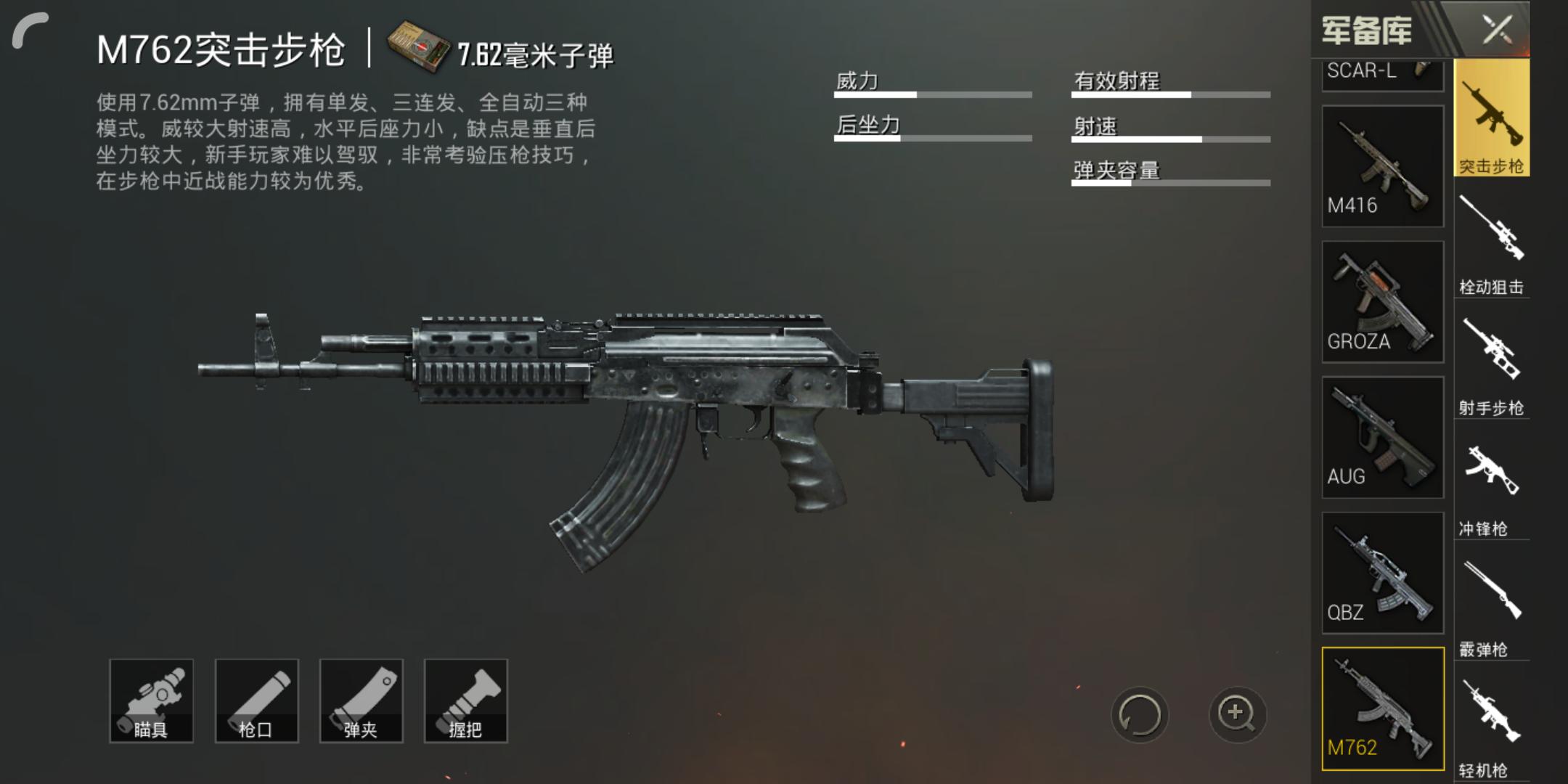Select the GROZA weapon thumbnail
This screenshot has width=1568, height=784.
1381,301
